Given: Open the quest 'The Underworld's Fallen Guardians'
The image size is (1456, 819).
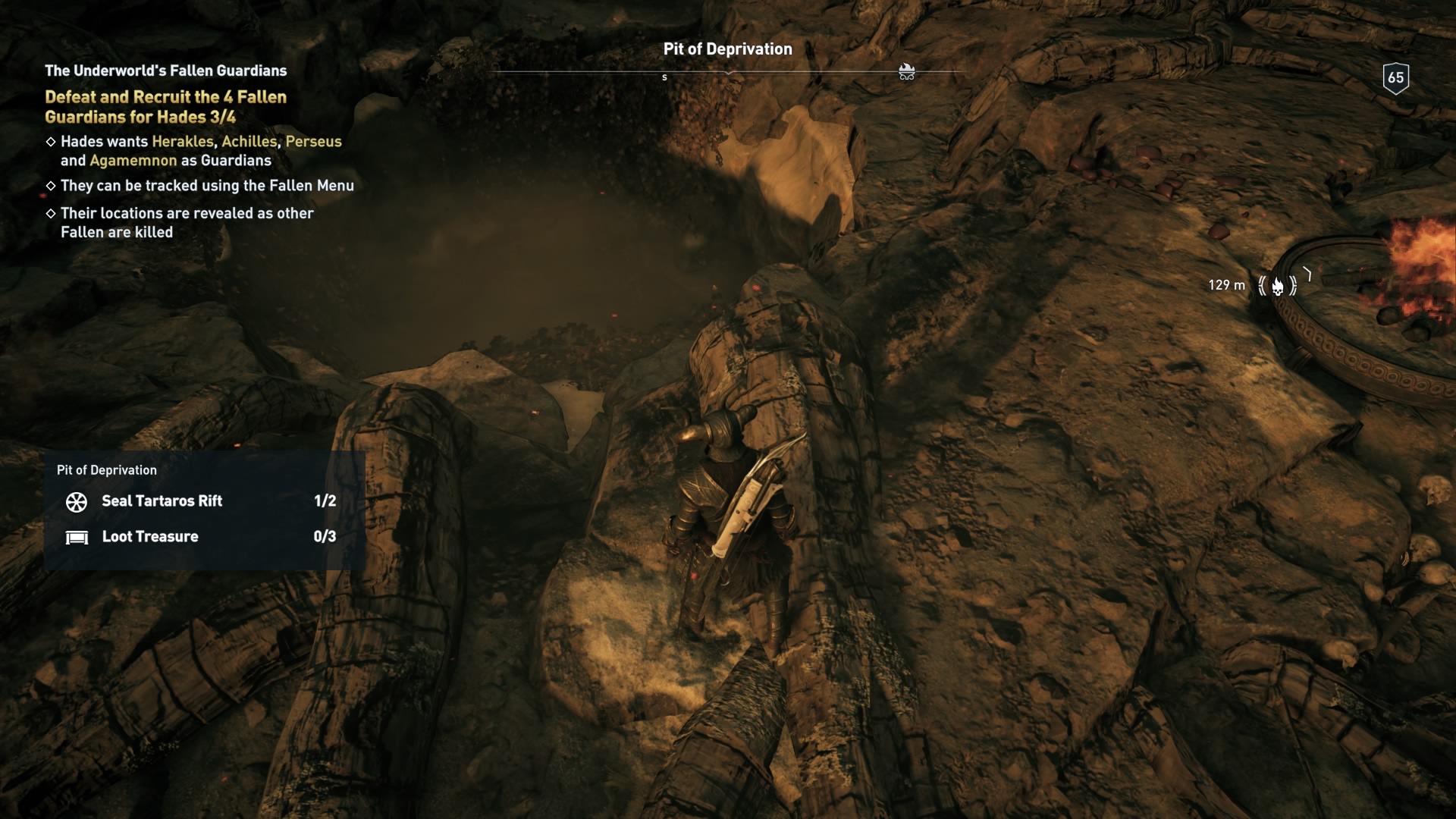Looking at the screenshot, I should point(165,71).
